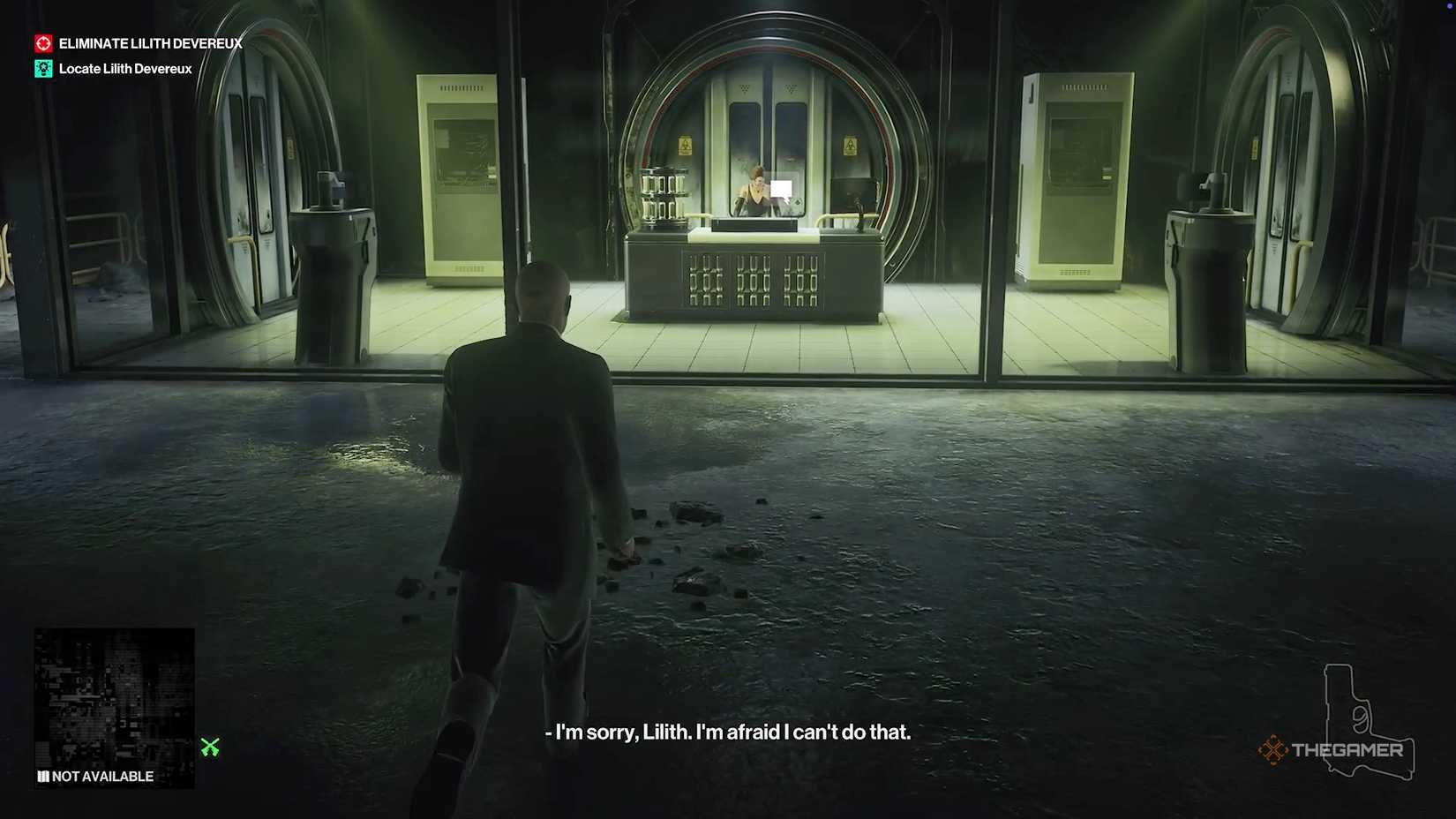
Task: Toggle the ELIMINATE LILITH DEVEREUX objective entry
Action: tap(150, 42)
